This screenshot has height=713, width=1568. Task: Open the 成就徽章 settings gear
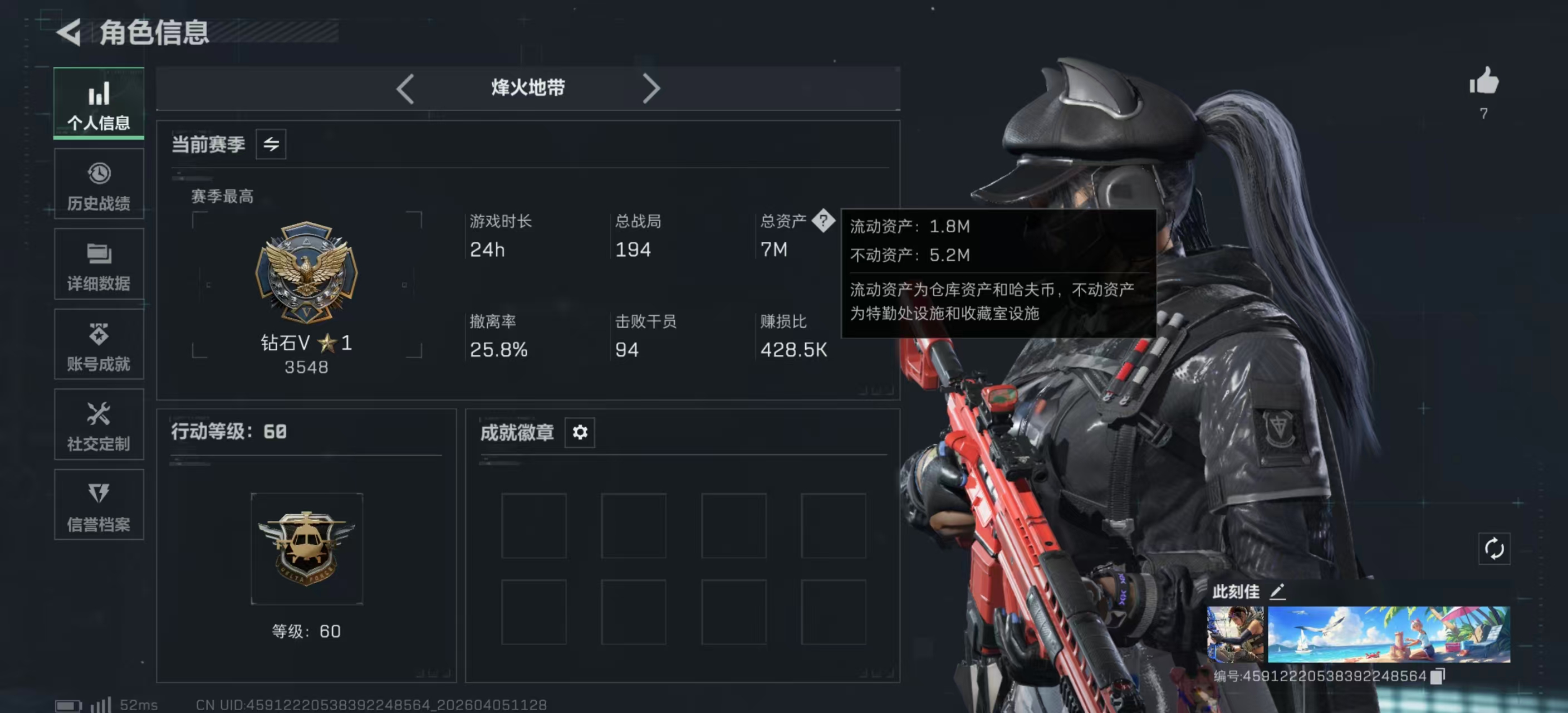[x=580, y=433]
